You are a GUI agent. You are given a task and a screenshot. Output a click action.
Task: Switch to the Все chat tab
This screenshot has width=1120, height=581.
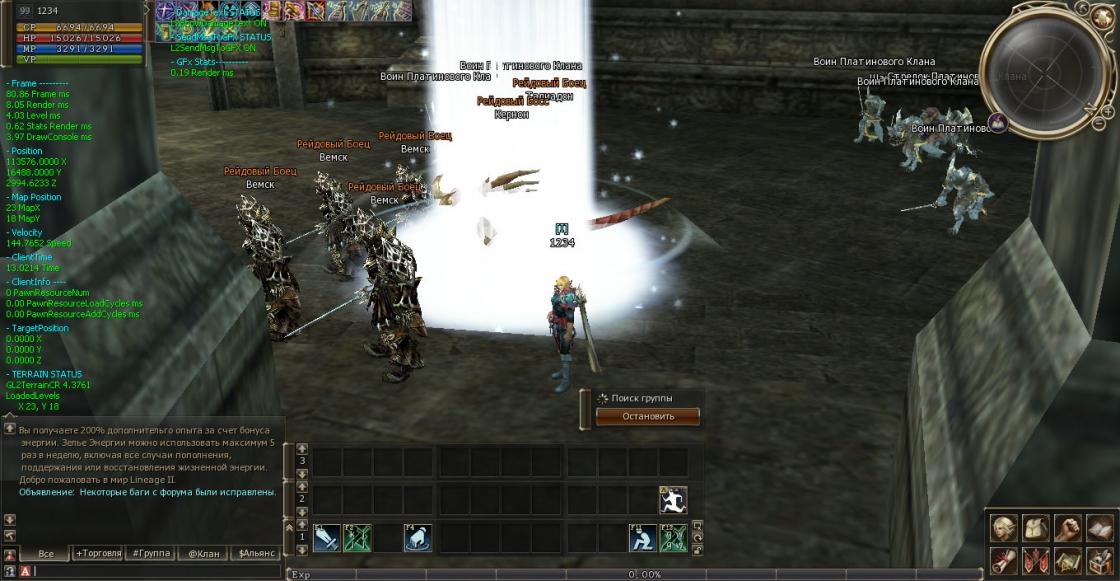click(x=45, y=553)
